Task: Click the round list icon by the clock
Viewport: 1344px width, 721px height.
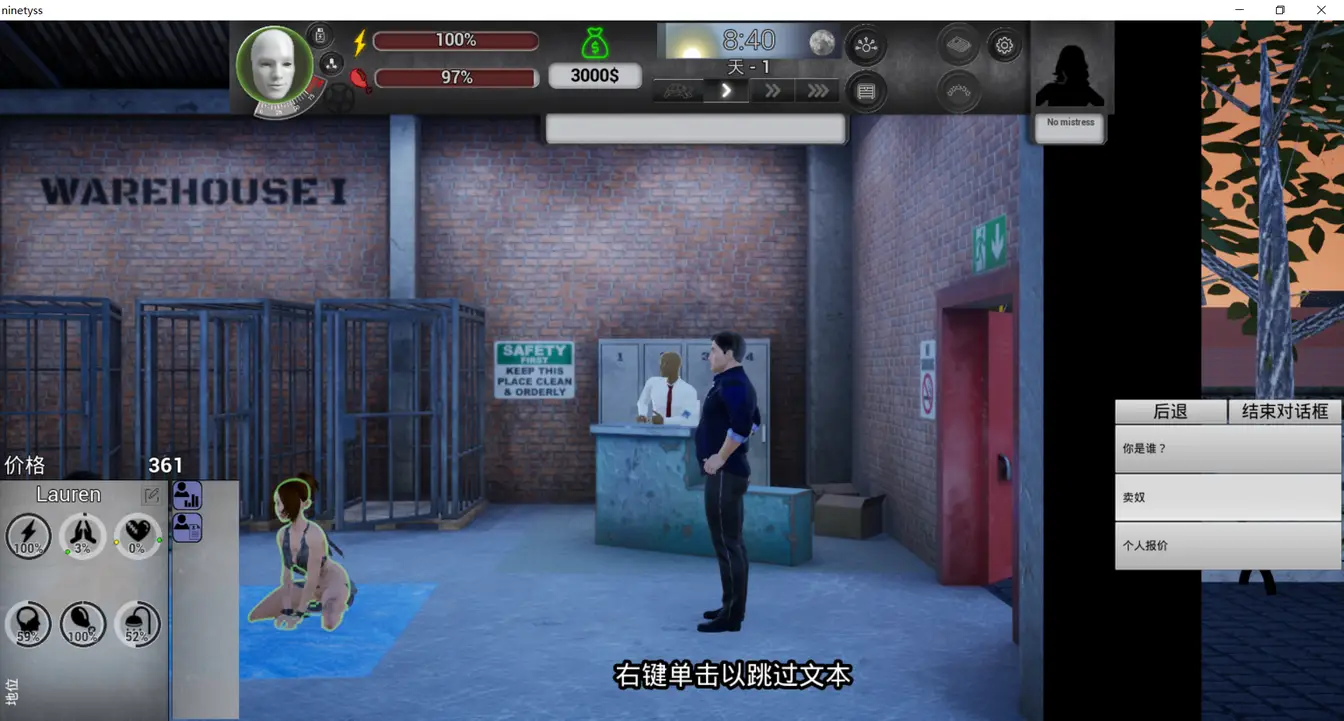Action: coord(866,92)
